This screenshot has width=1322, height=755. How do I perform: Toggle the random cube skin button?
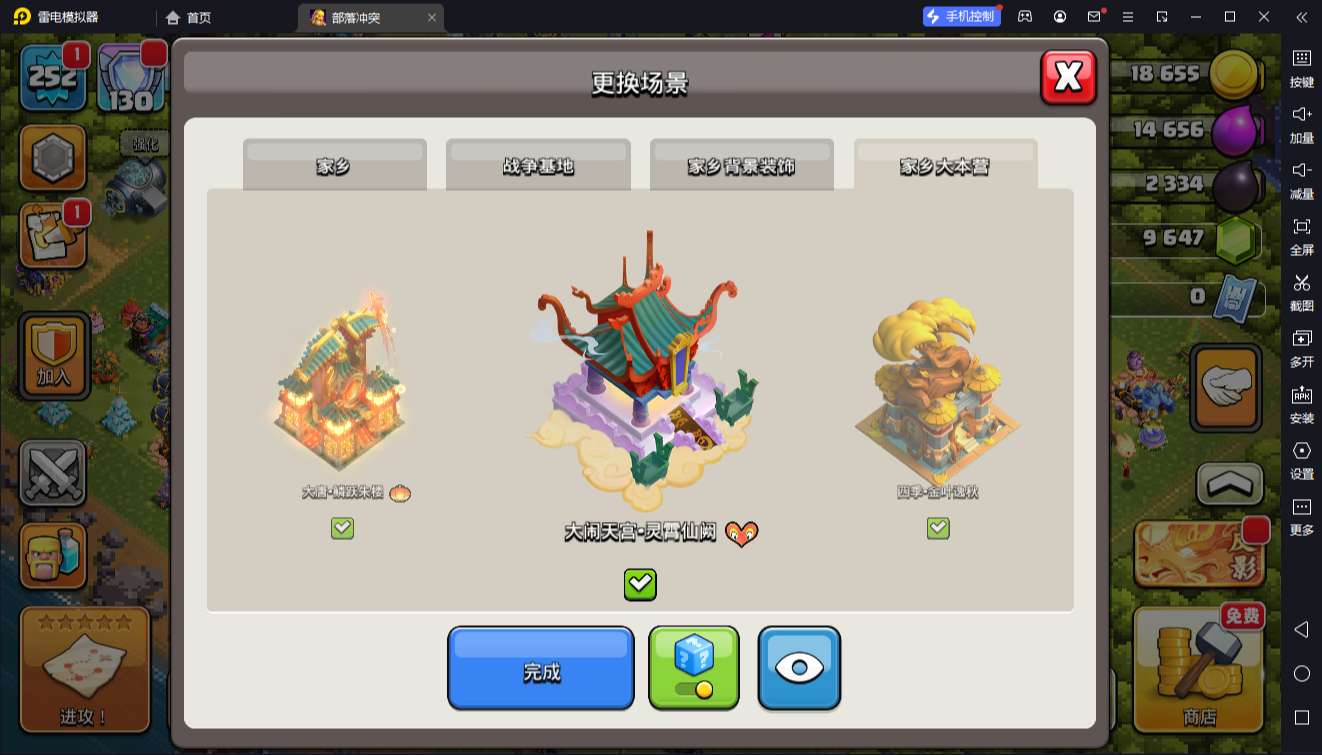694,667
